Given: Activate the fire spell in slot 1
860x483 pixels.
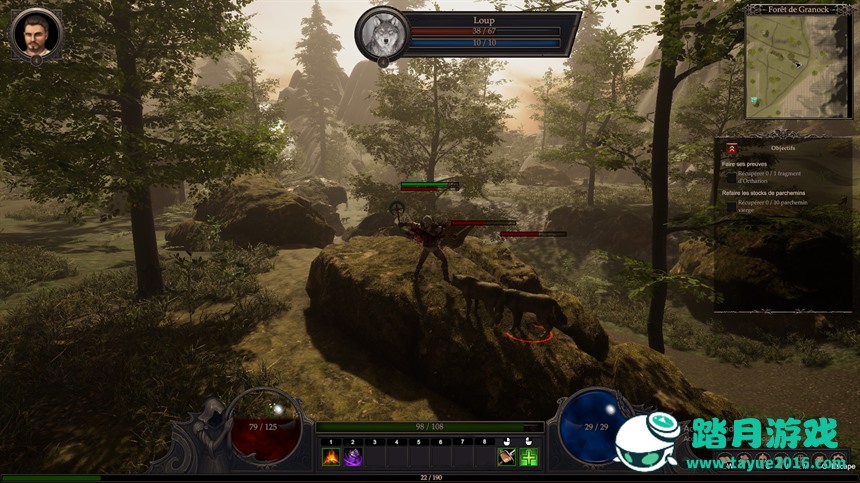Looking at the screenshot, I should click(330, 457).
